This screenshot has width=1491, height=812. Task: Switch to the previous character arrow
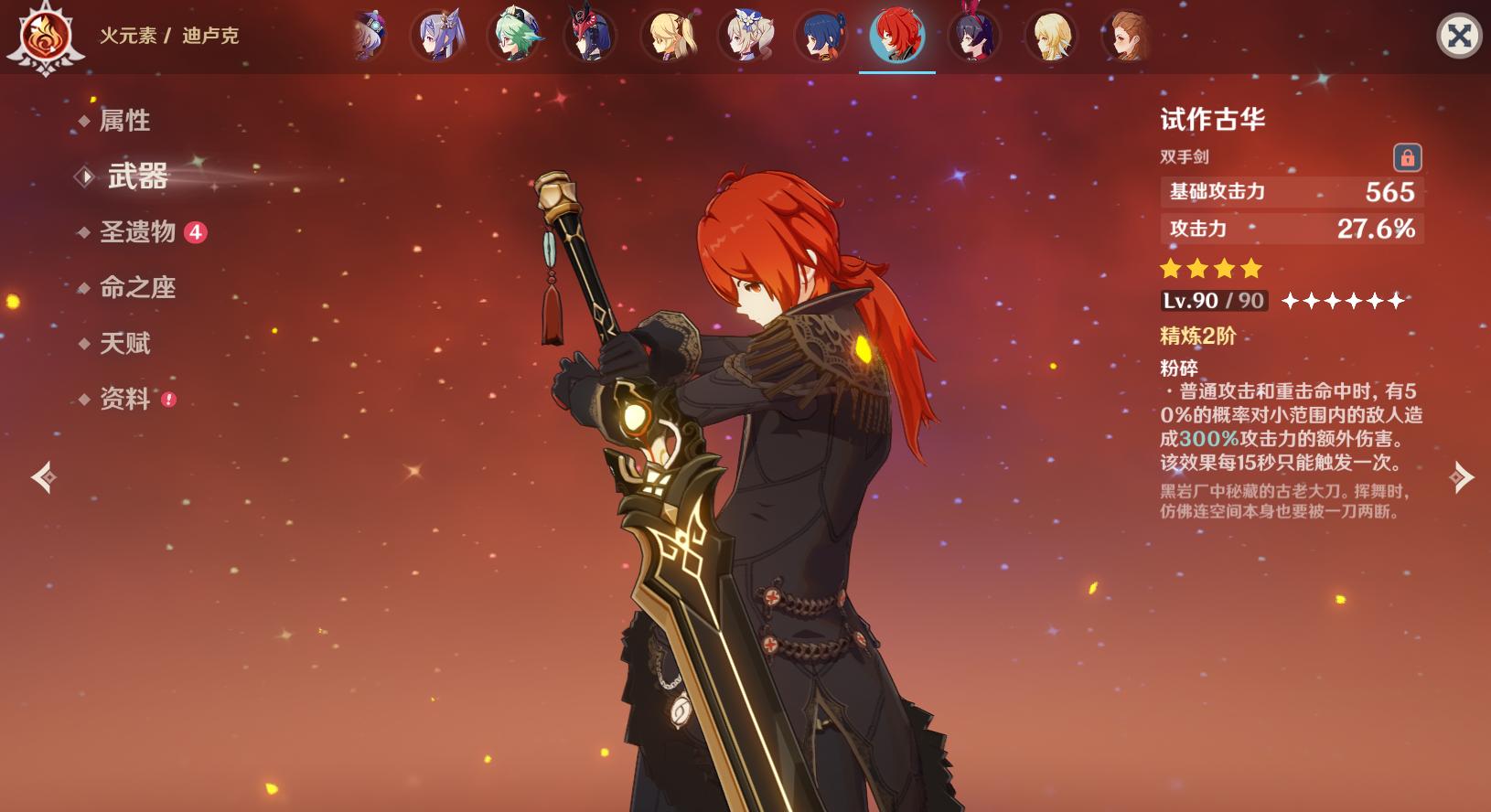[x=43, y=477]
